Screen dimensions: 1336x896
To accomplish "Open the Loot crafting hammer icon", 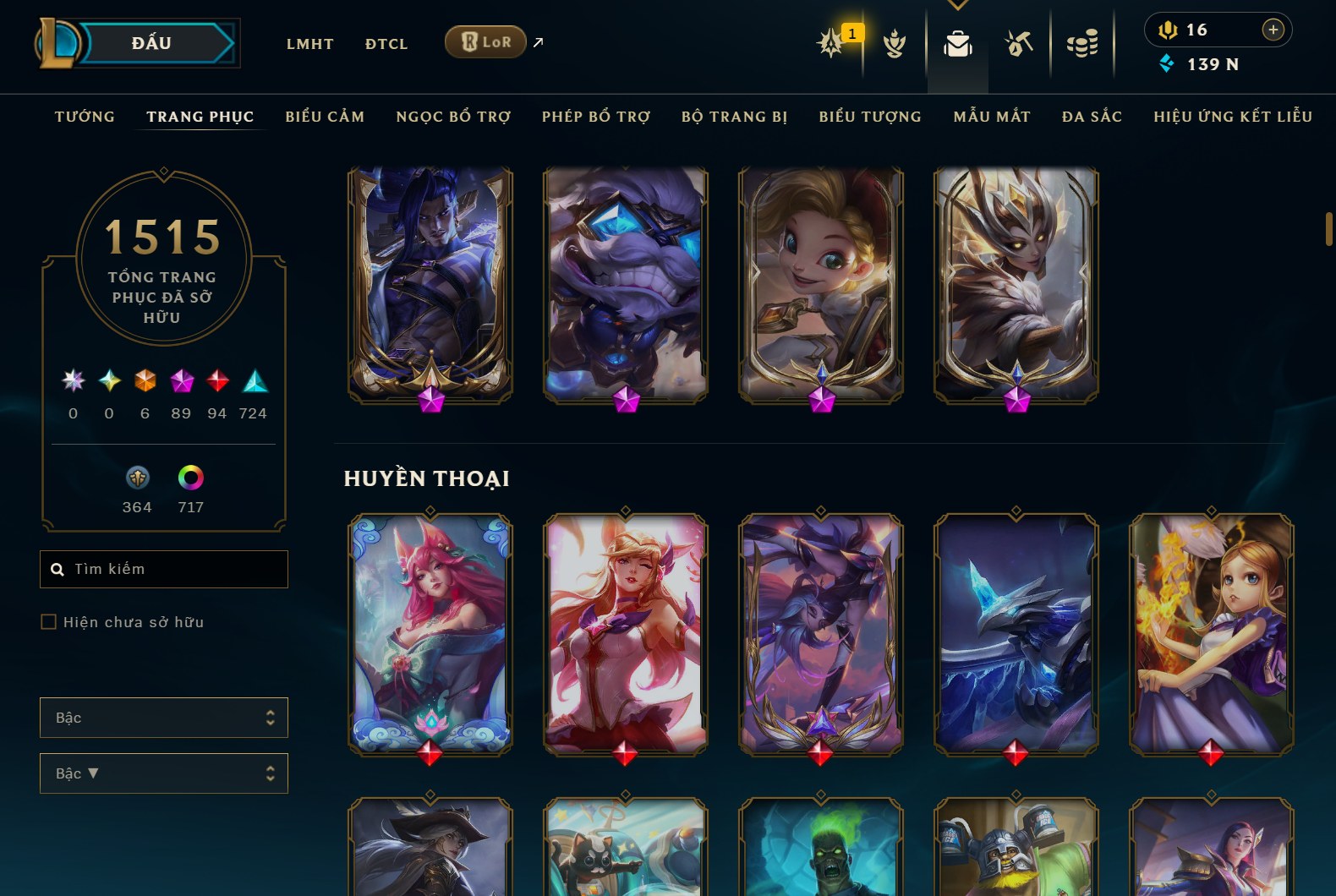I will pos(1018,42).
